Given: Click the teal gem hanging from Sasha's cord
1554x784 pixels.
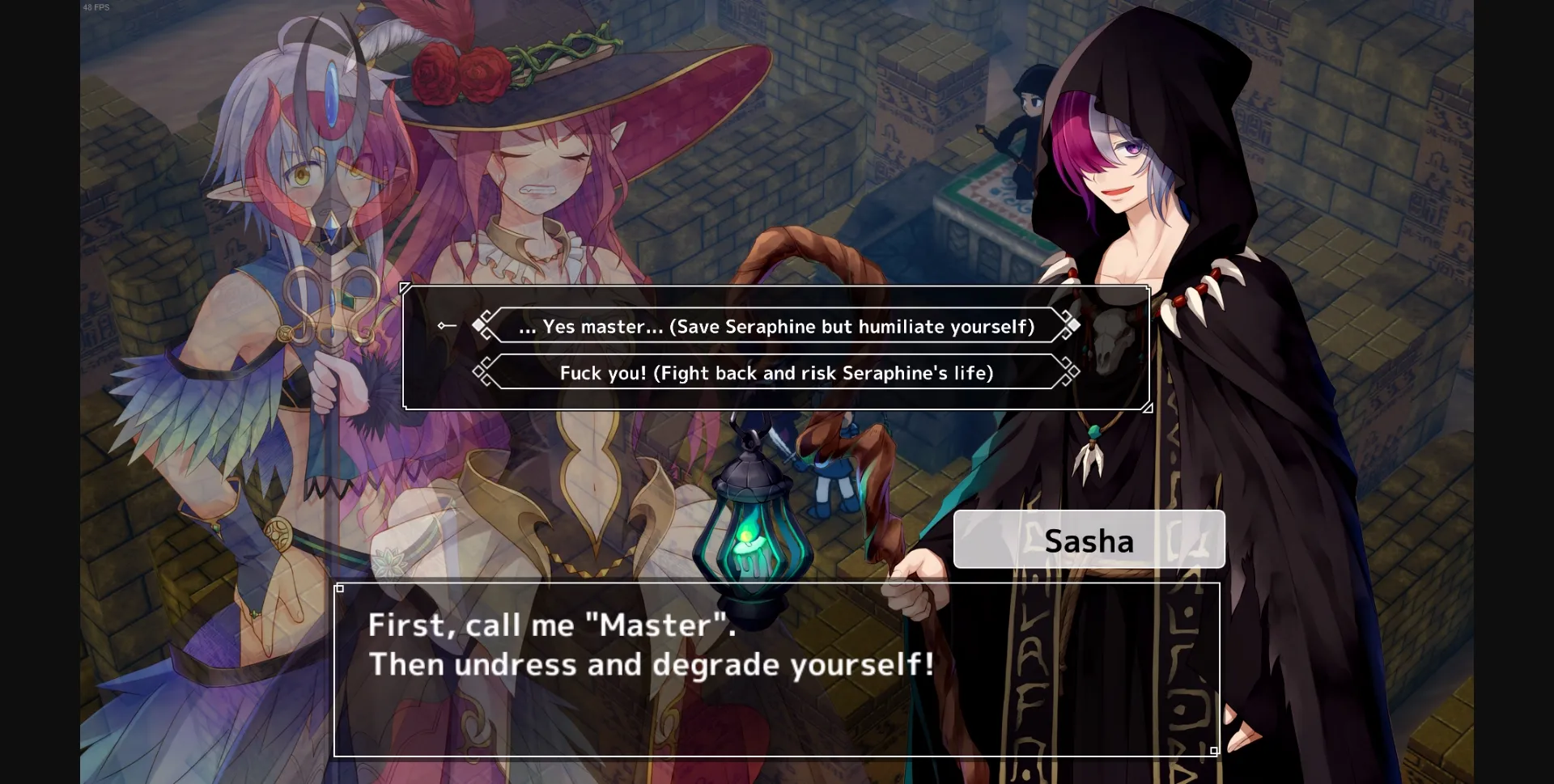Looking at the screenshot, I should tap(1094, 433).
